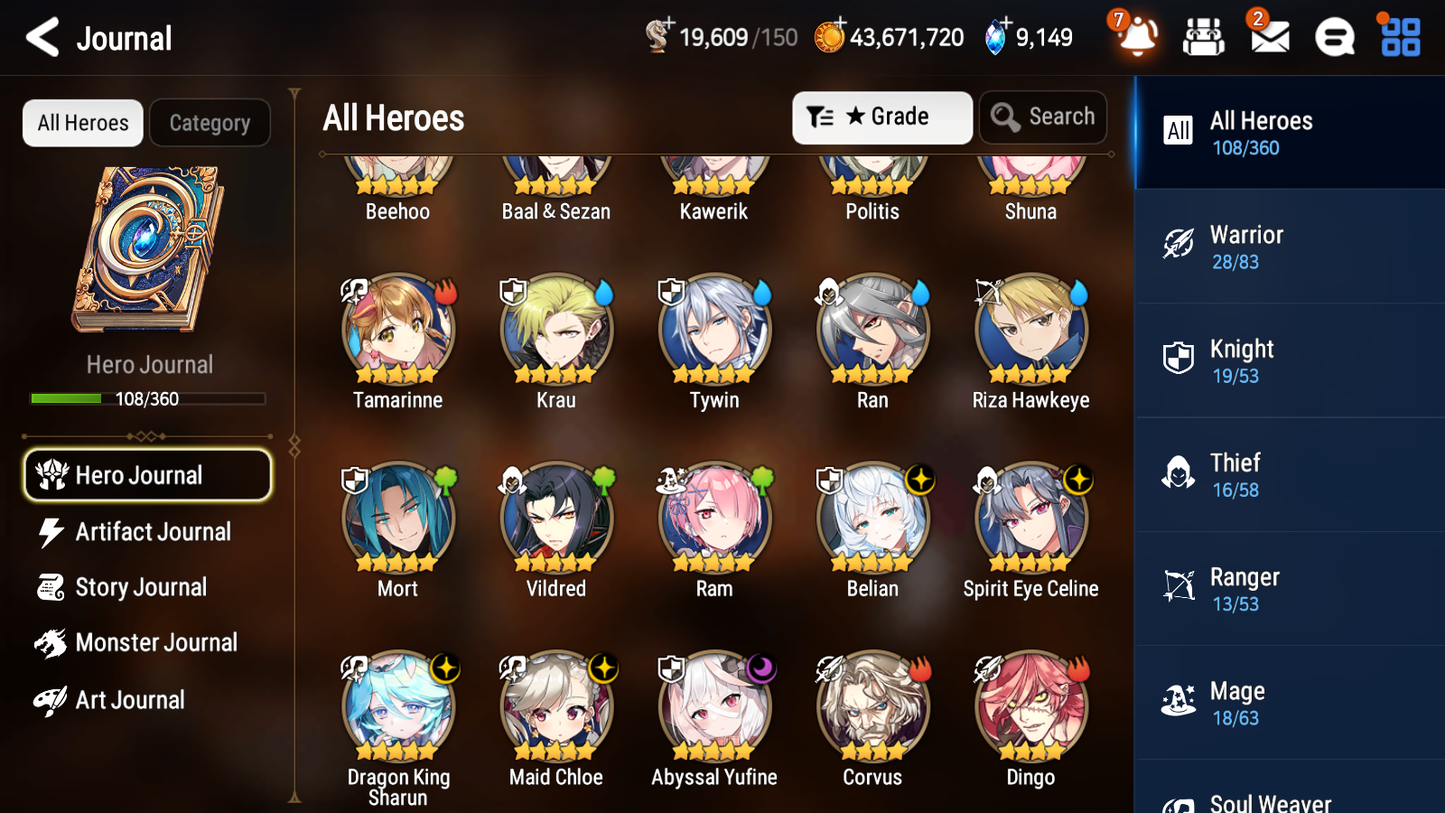Image resolution: width=1445 pixels, height=813 pixels.
Task: Click the Hero Journal progress bar
Action: click(149, 398)
